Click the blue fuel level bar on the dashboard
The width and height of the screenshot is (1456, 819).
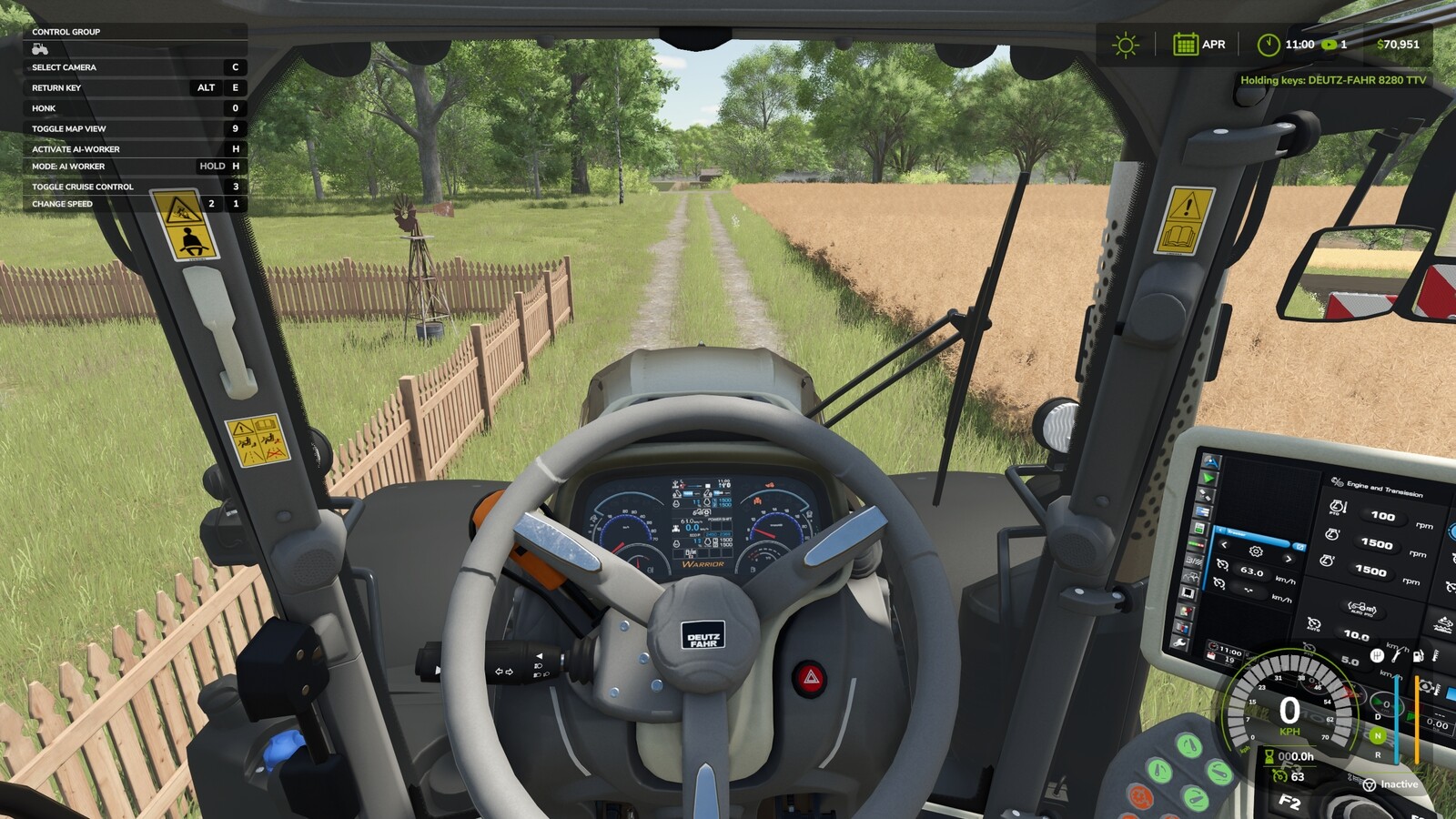[x=1396, y=717]
